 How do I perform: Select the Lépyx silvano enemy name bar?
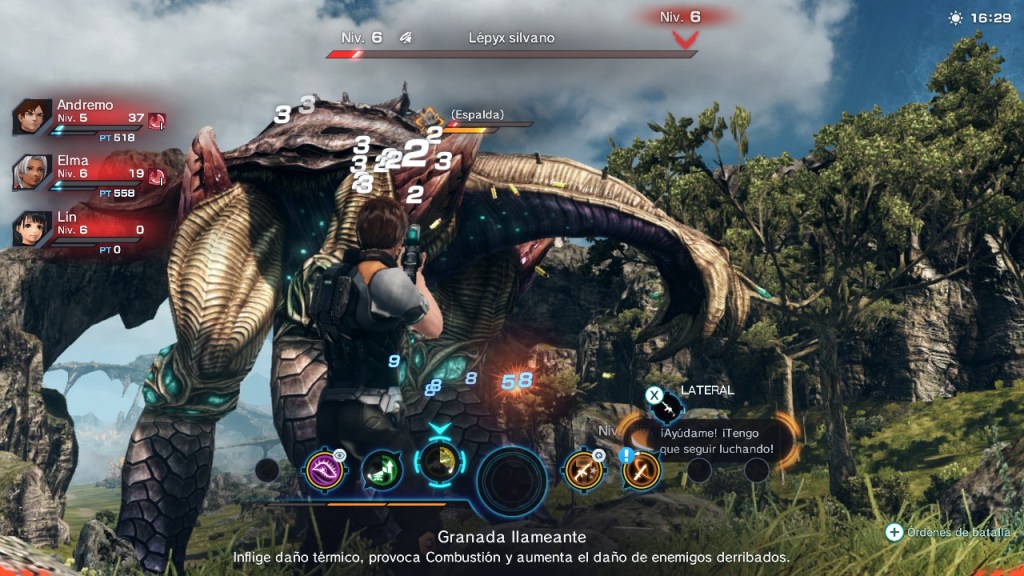511,39
